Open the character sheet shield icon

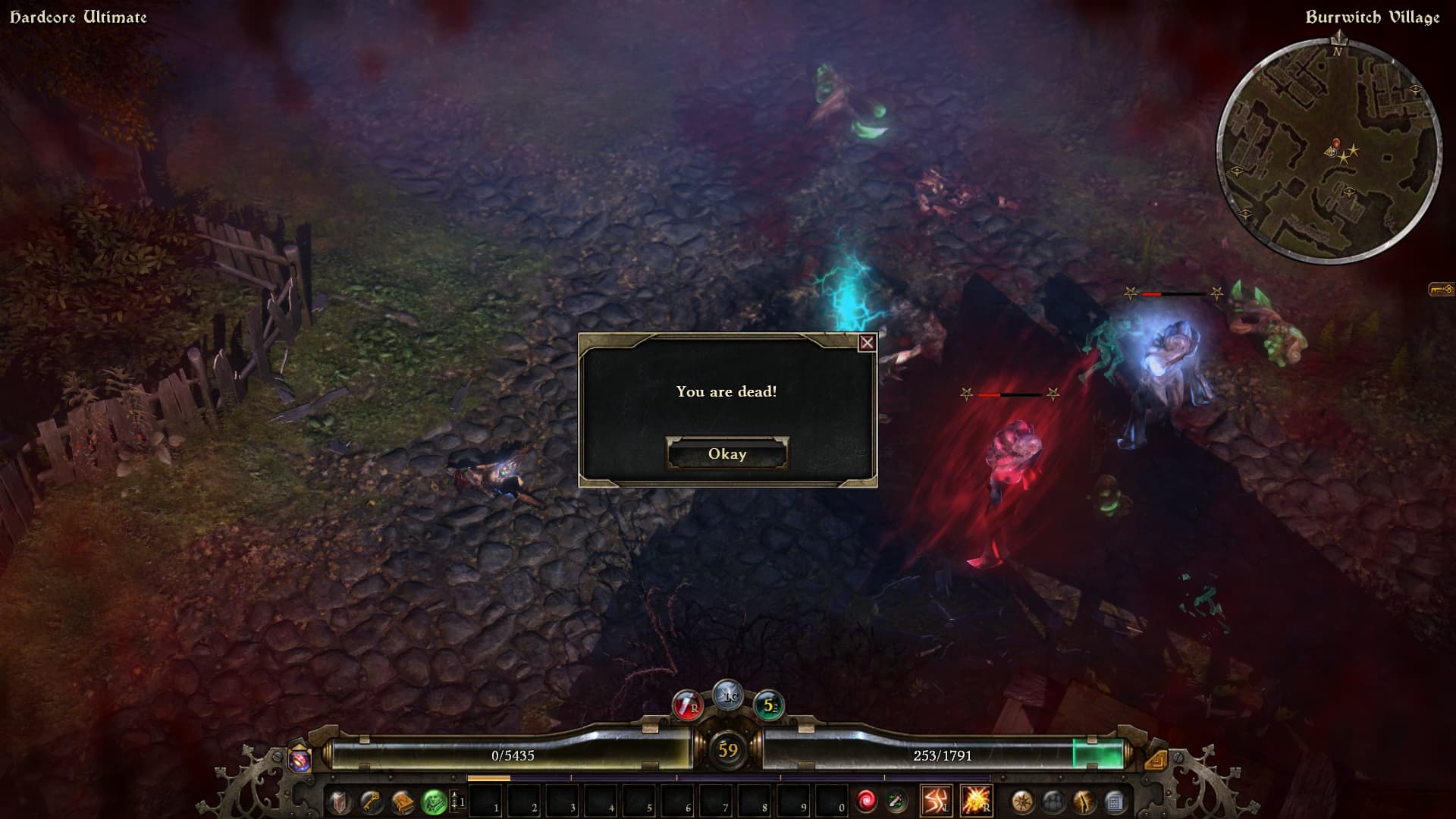pyautogui.click(x=339, y=802)
